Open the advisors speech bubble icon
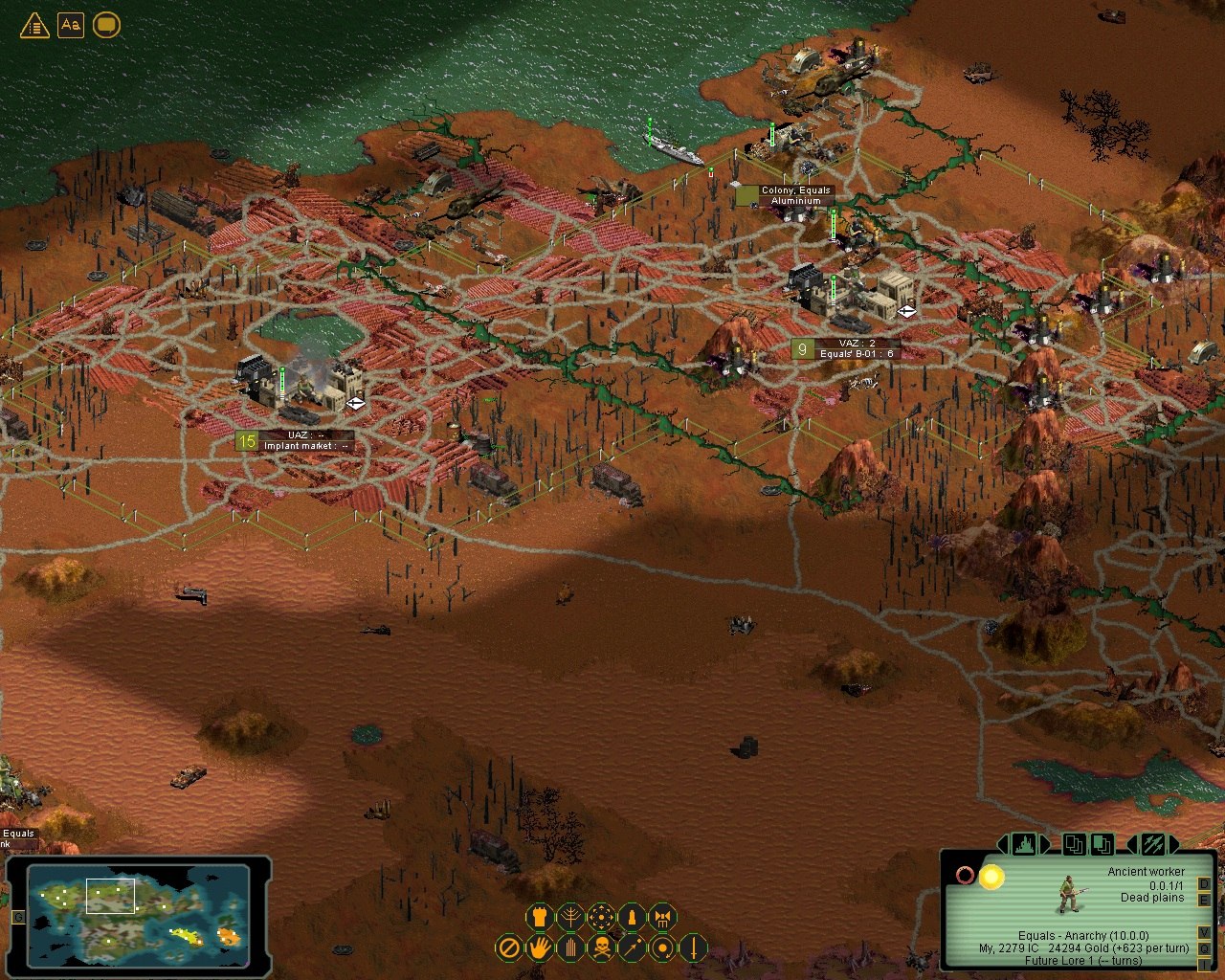Viewport: 1225px width, 980px height. point(106,25)
